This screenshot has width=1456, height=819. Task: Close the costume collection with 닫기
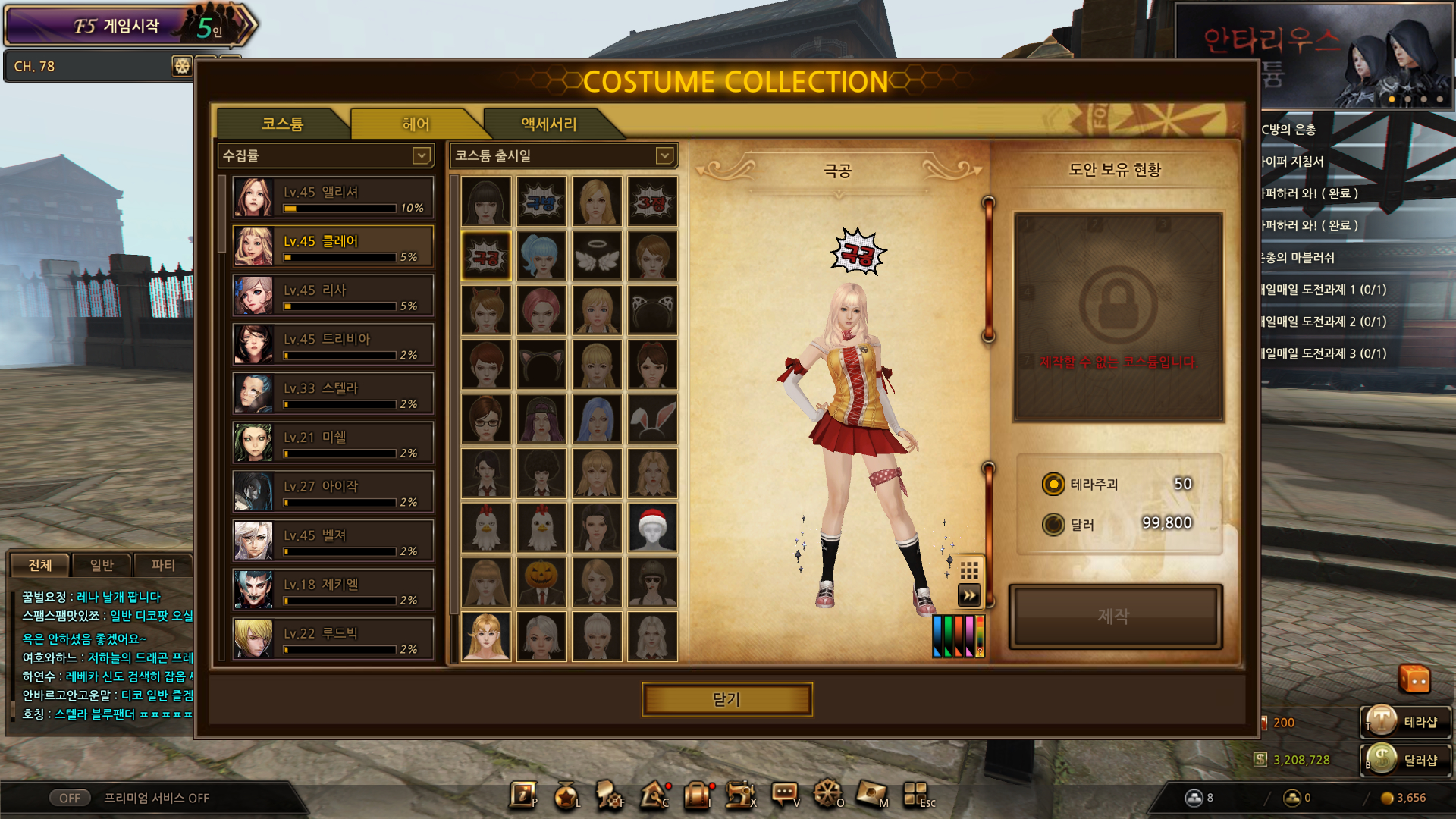coord(726,699)
